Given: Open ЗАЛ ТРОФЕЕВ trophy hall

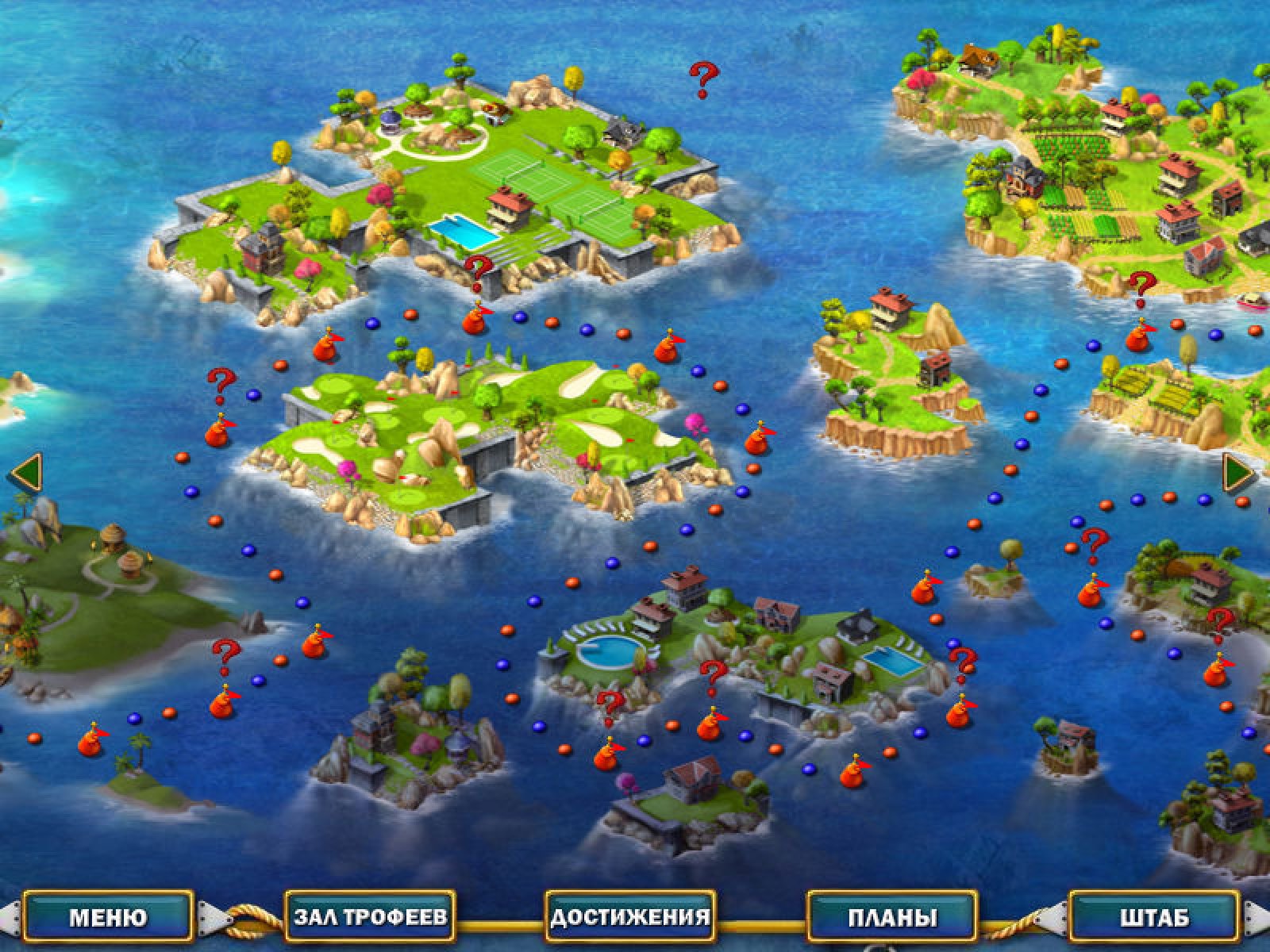Looking at the screenshot, I should tap(370, 917).
